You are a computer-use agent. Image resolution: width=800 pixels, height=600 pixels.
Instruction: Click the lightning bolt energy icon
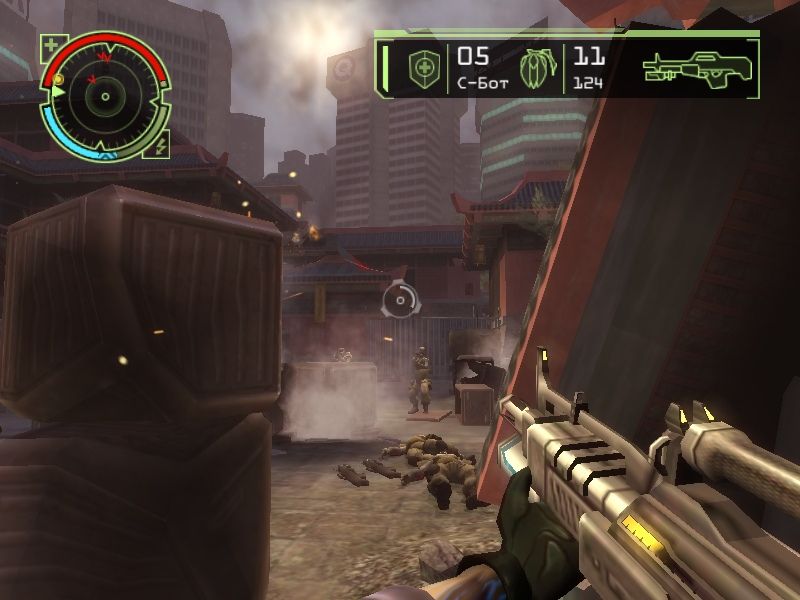click(x=161, y=146)
